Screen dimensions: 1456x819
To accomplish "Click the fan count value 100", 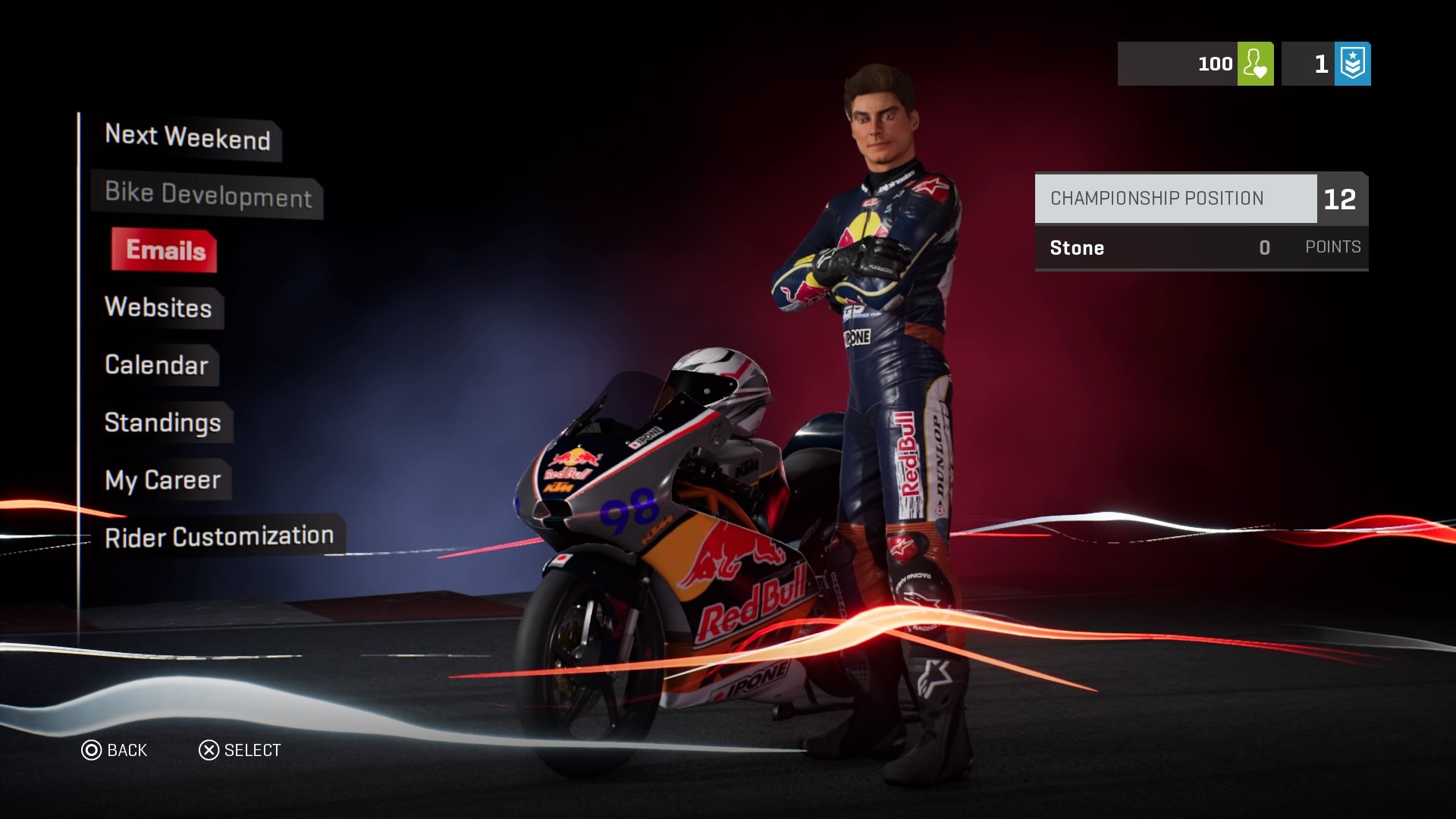I will coord(1214,64).
